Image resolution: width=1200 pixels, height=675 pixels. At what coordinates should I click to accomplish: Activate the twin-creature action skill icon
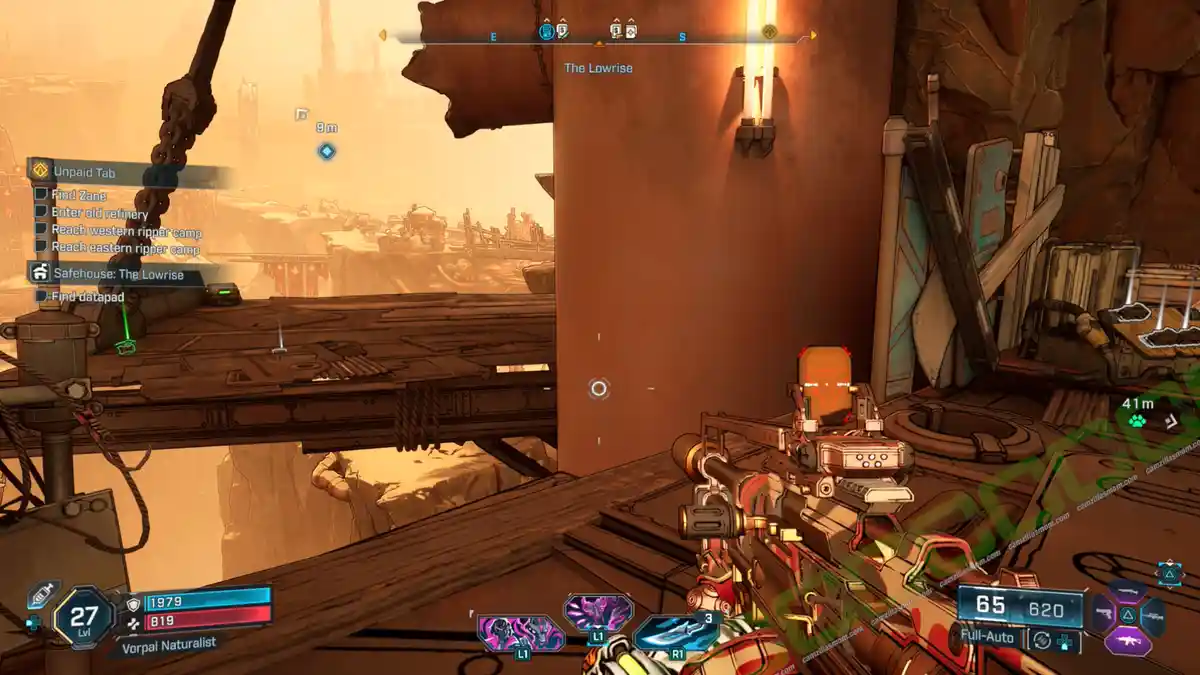[x=520, y=633]
